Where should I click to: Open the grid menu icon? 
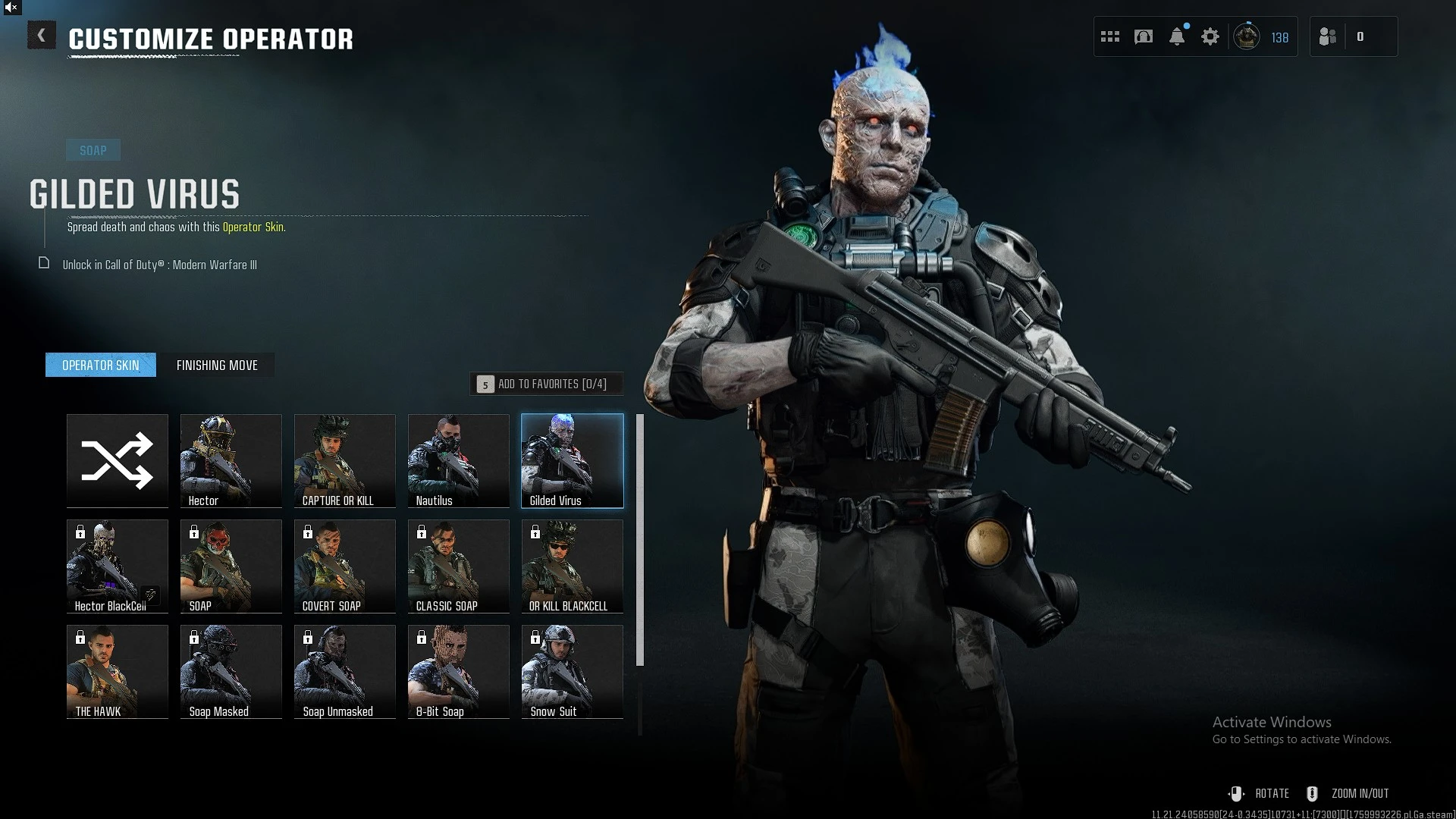[1110, 36]
